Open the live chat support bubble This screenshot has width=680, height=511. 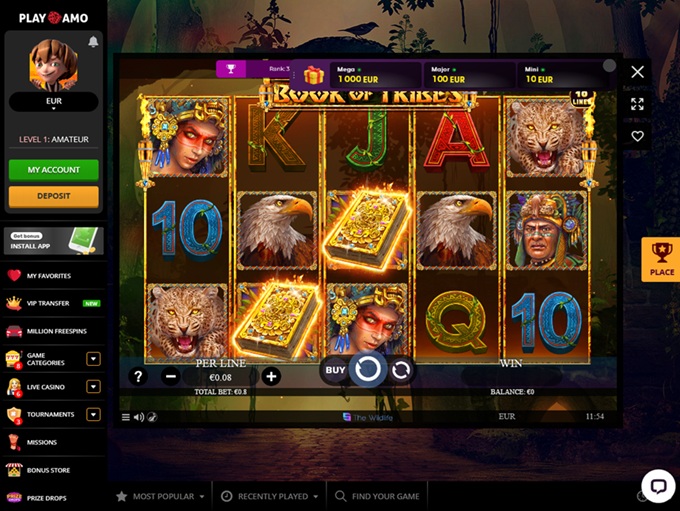(x=657, y=486)
